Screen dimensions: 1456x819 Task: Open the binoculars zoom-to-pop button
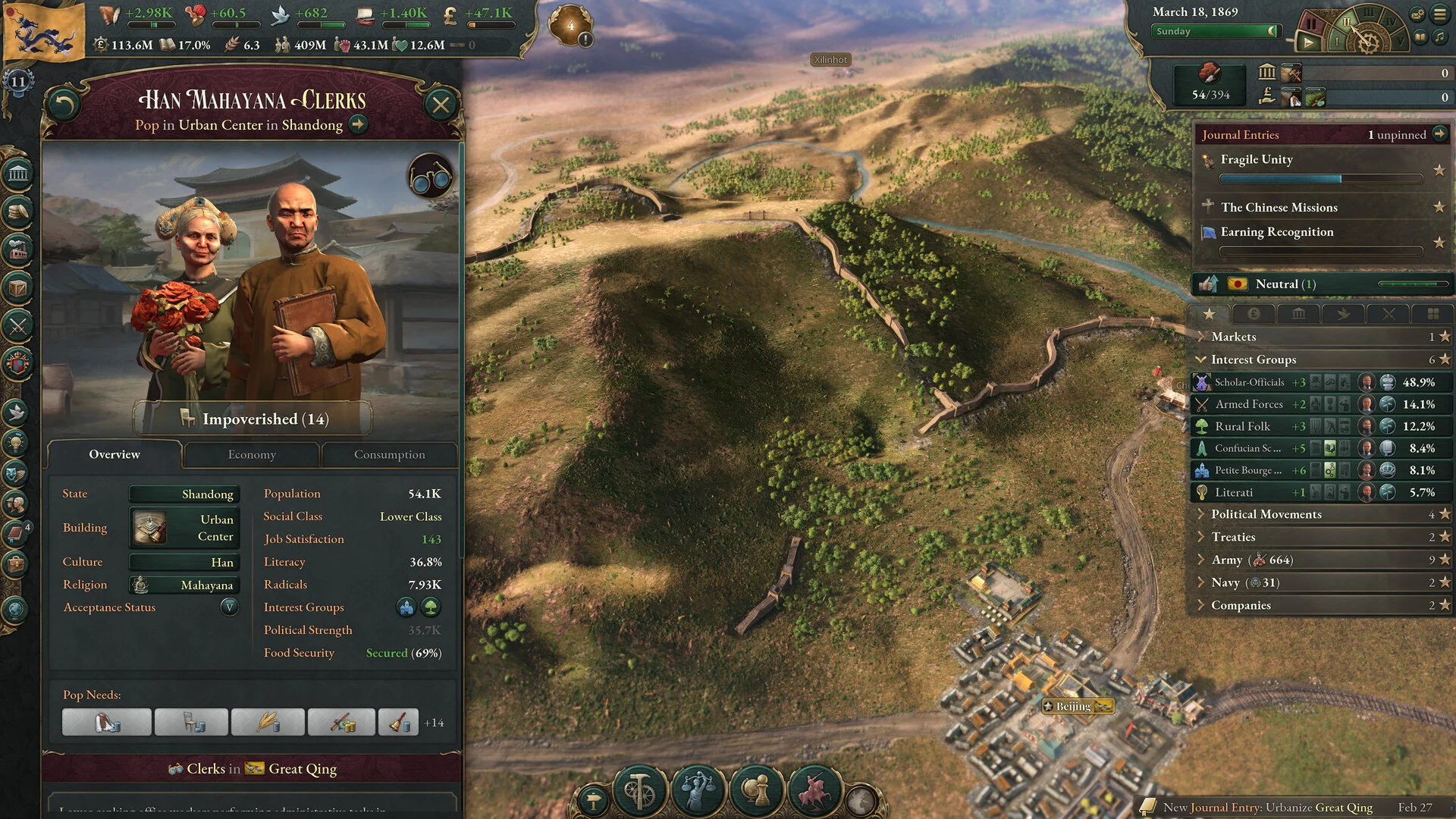point(430,177)
